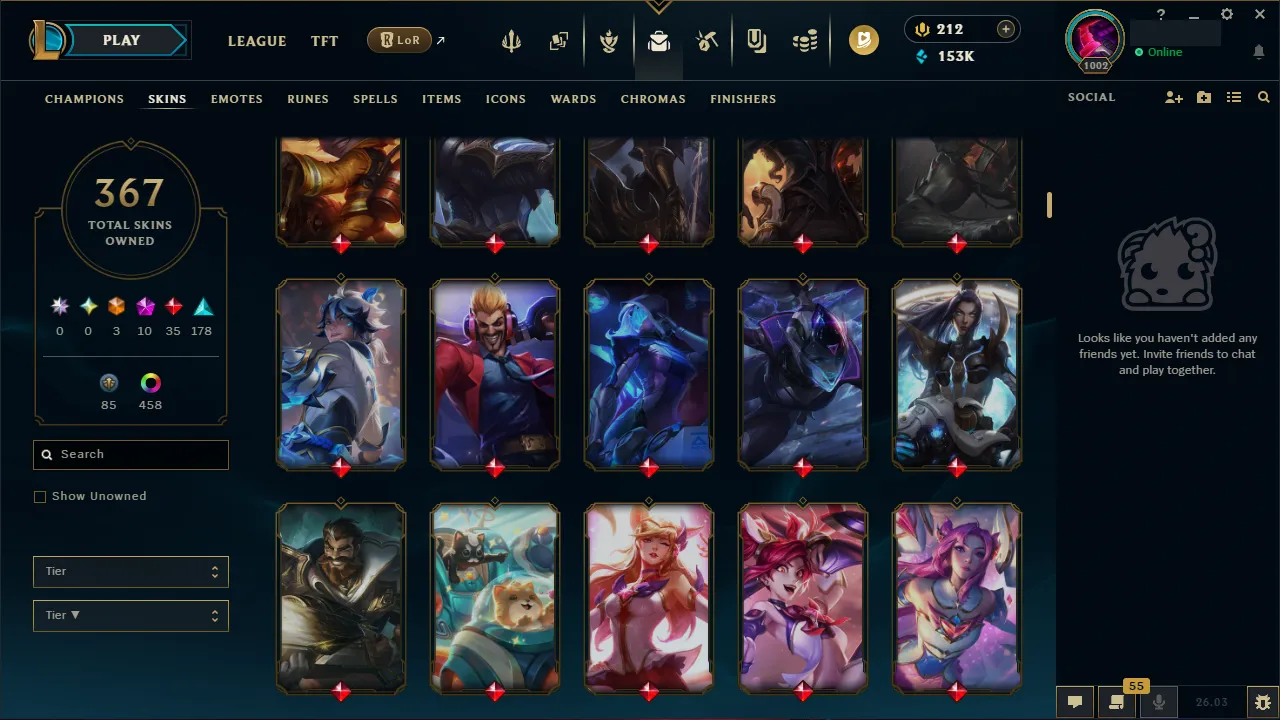Open the search magnifier in the Social panel
The height and width of the screenshot is (720, 1280).
pos(1263,97)
